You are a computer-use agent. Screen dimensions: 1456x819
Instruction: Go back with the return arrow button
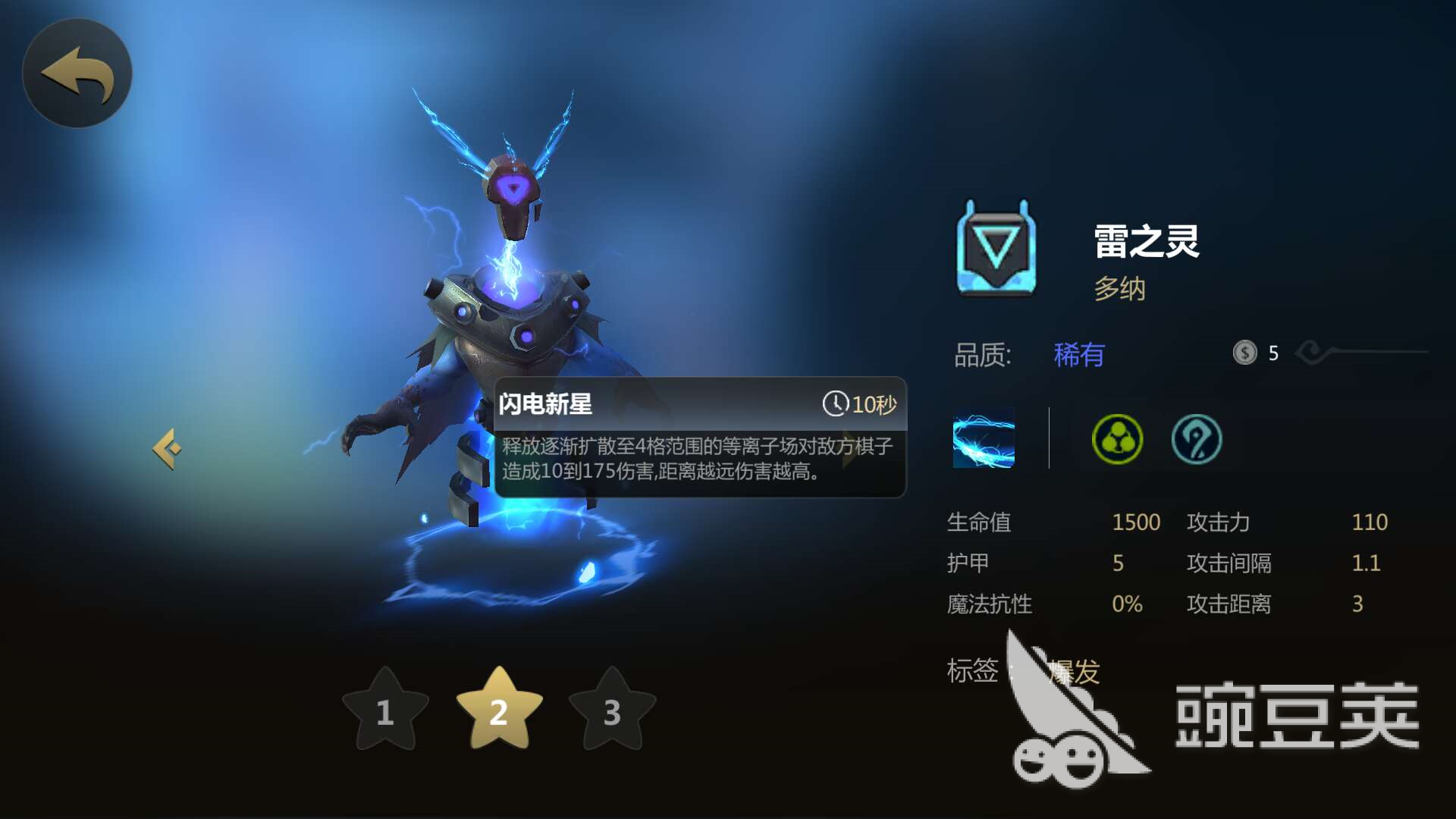point(77,74)
